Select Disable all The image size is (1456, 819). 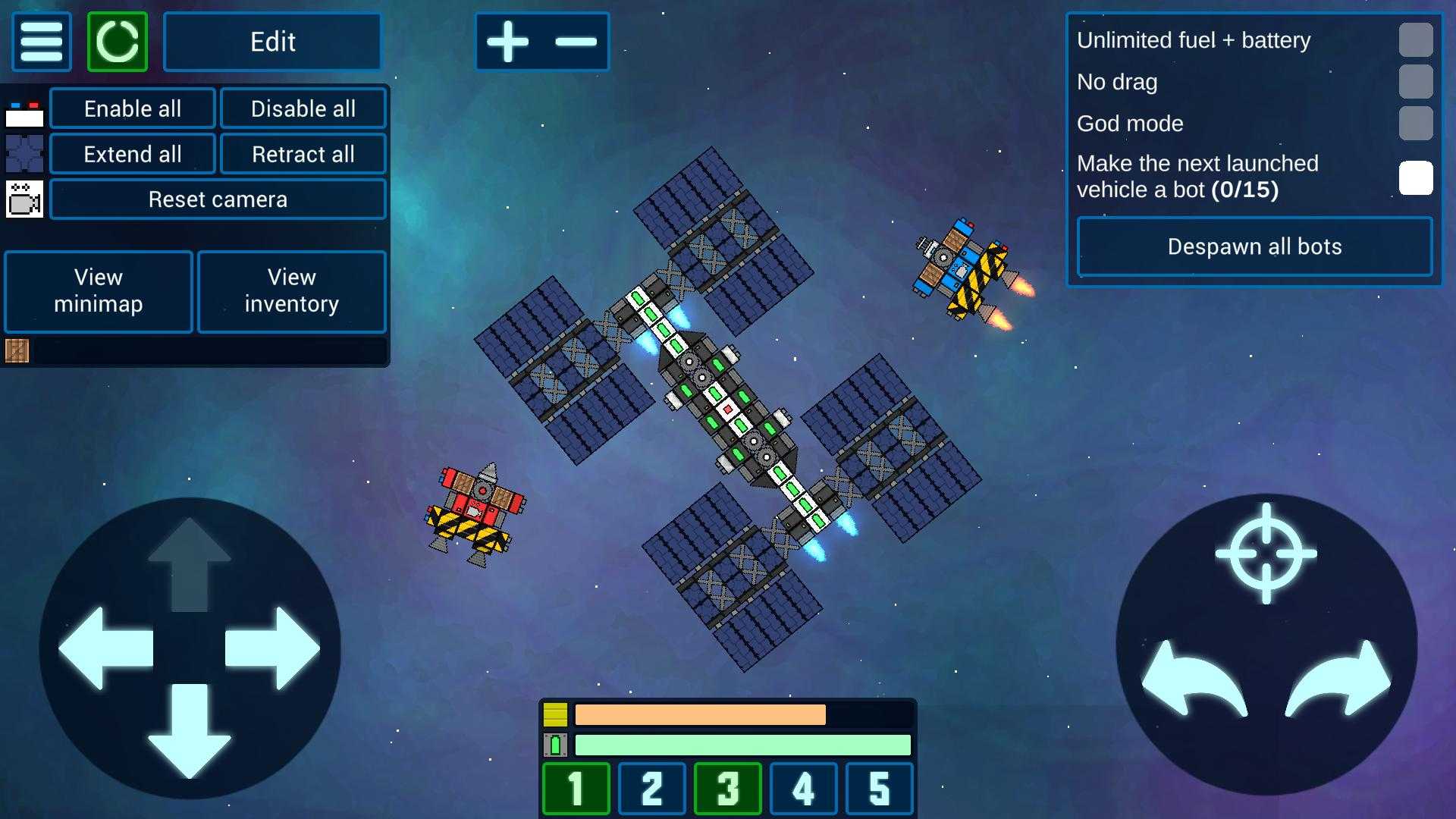click(x=303, y=108)
